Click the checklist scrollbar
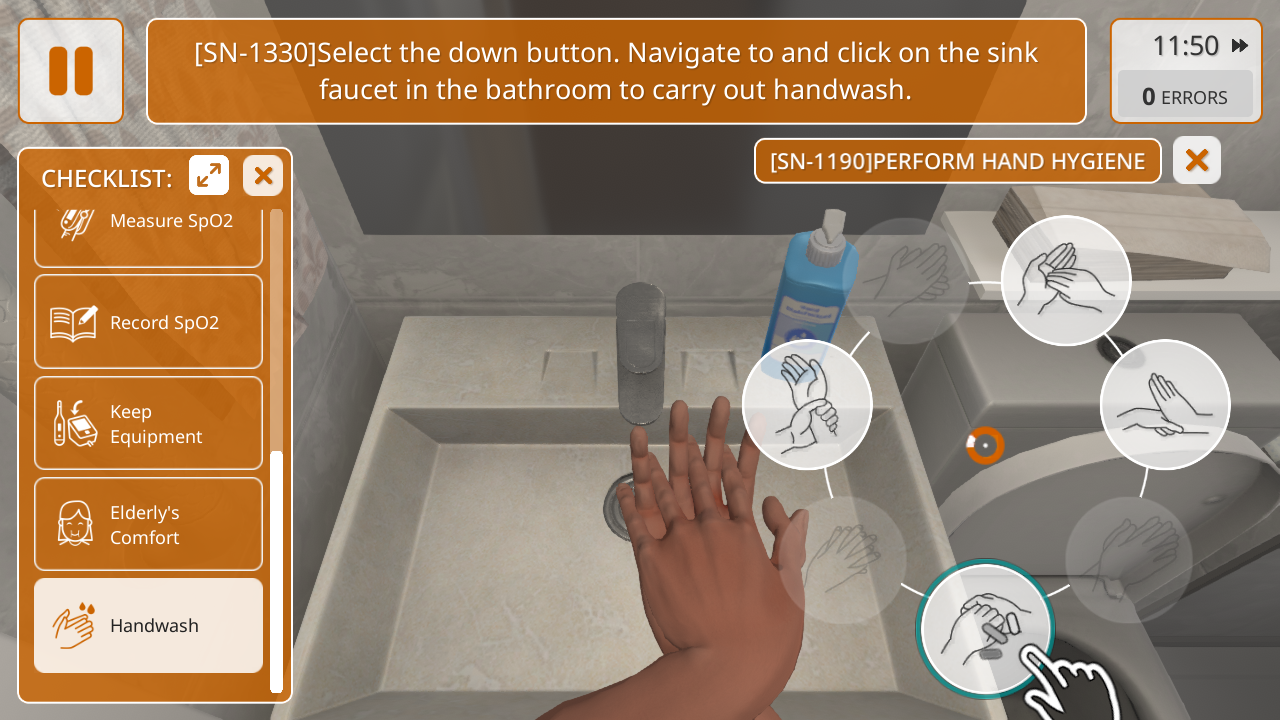The image size is (1280, 720). [x=277, y=570]
